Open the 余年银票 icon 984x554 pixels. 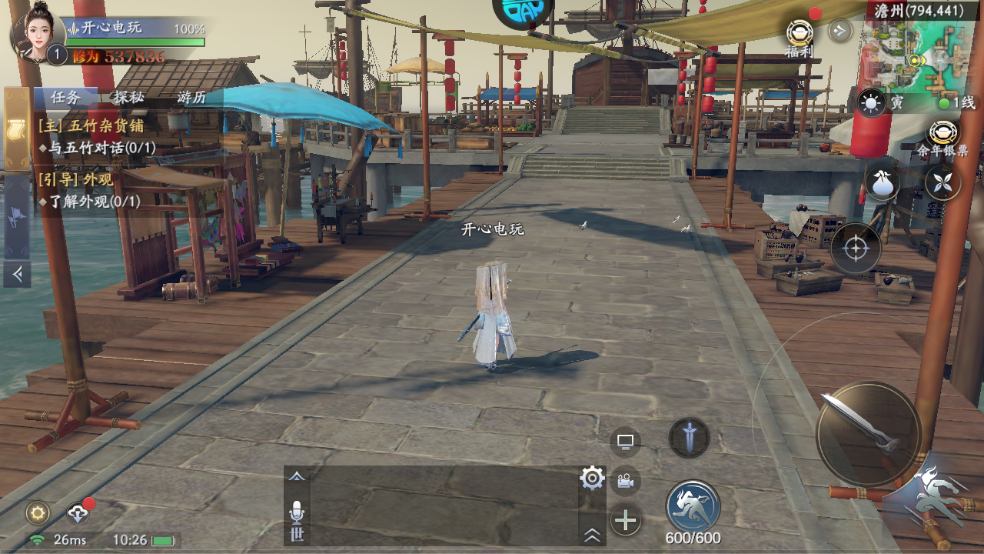pos(942,137)
